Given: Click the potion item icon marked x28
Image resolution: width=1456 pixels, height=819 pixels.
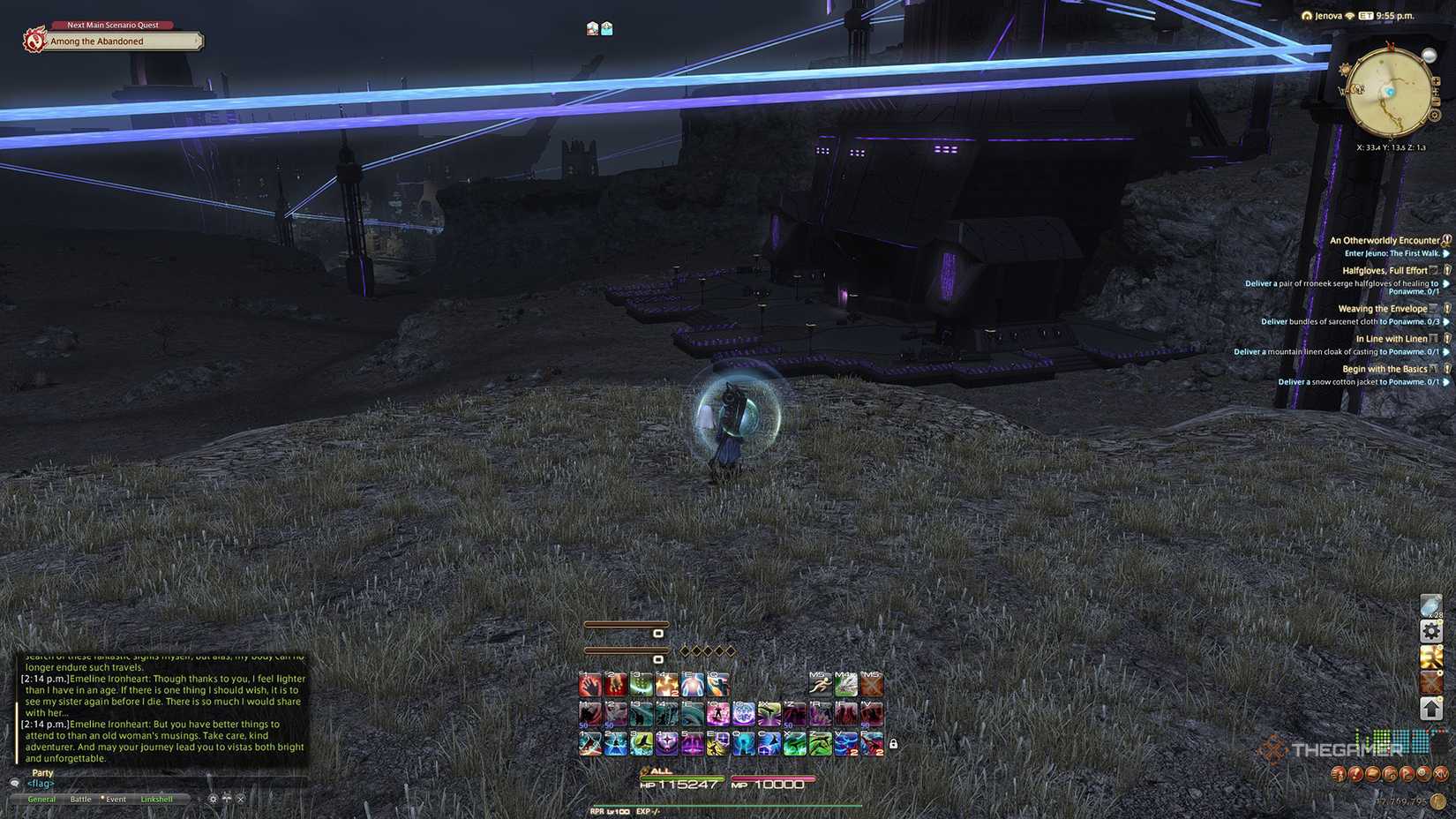Looking at the screenshot, I should pos(1430,605).
